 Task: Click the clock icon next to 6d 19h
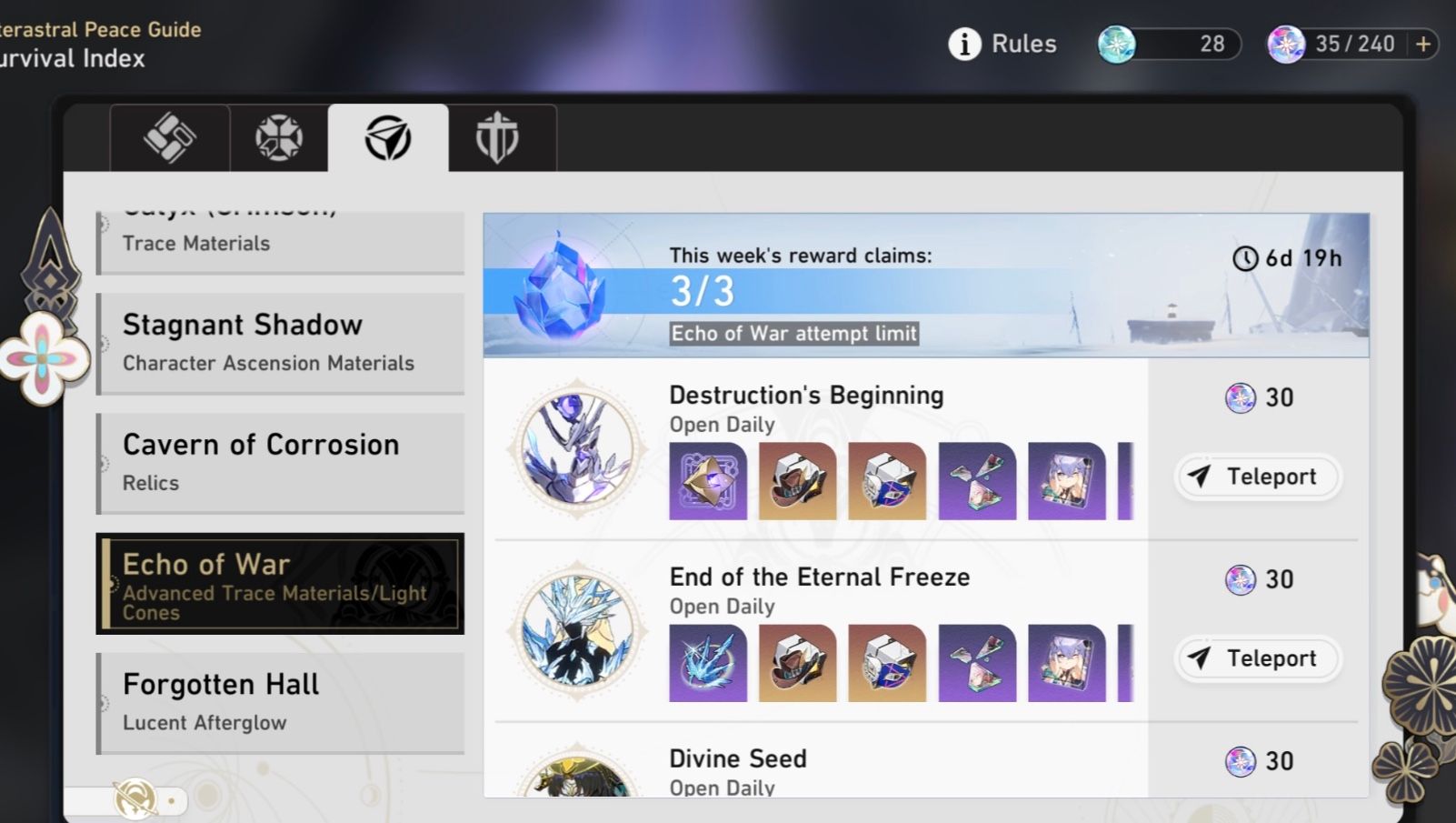pos(1244,258)
